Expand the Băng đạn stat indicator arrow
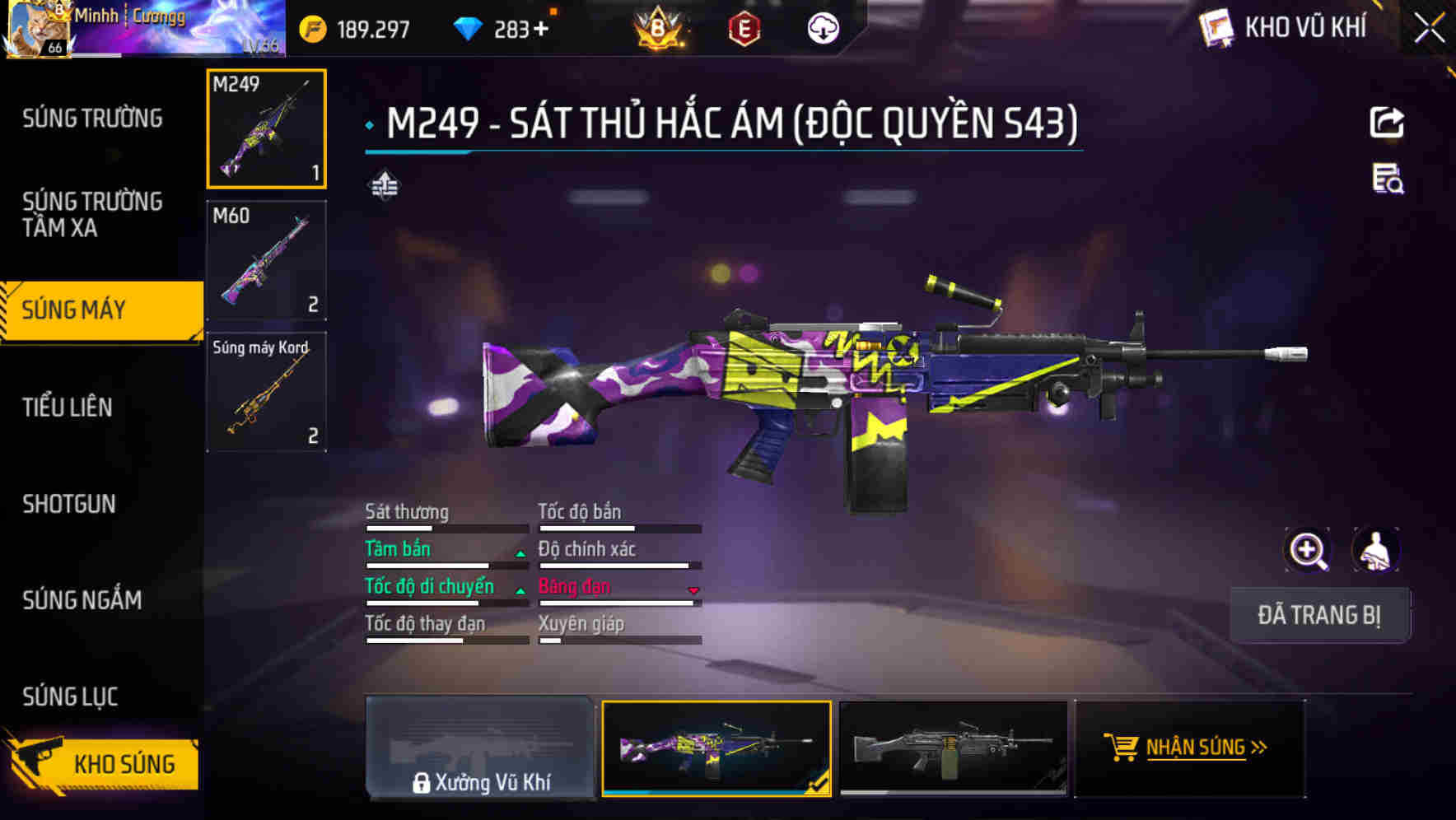Viewport: 1456px width, 820px height. 693,590
